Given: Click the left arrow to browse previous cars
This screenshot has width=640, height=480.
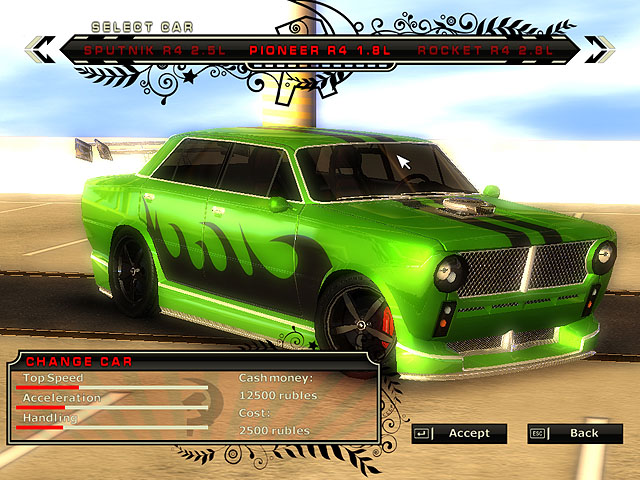Looking at the screenshot, I should (38, 45).
